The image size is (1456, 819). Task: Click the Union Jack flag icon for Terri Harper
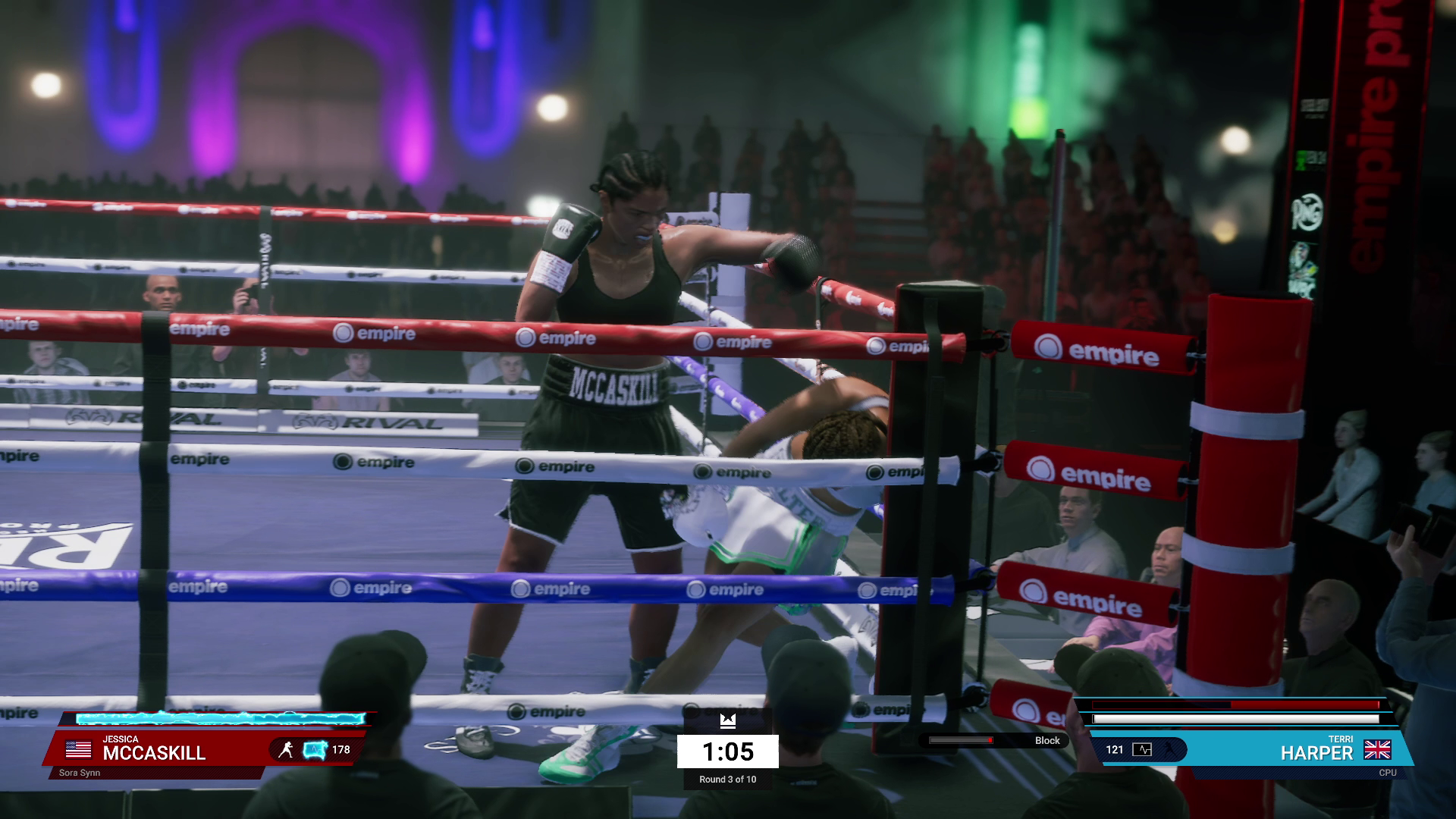(1378, 750)
